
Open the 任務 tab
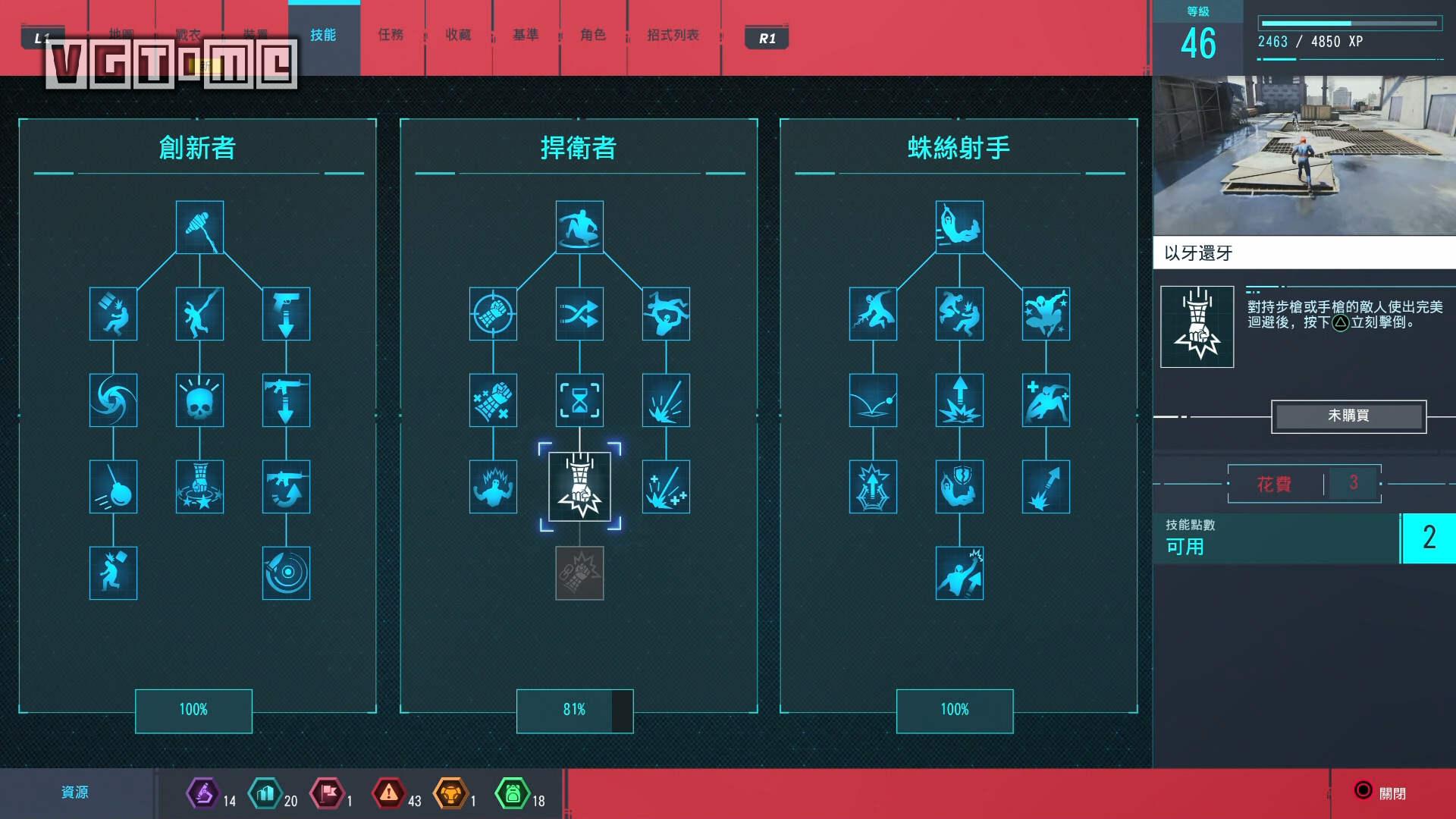(x=391, y=35)
